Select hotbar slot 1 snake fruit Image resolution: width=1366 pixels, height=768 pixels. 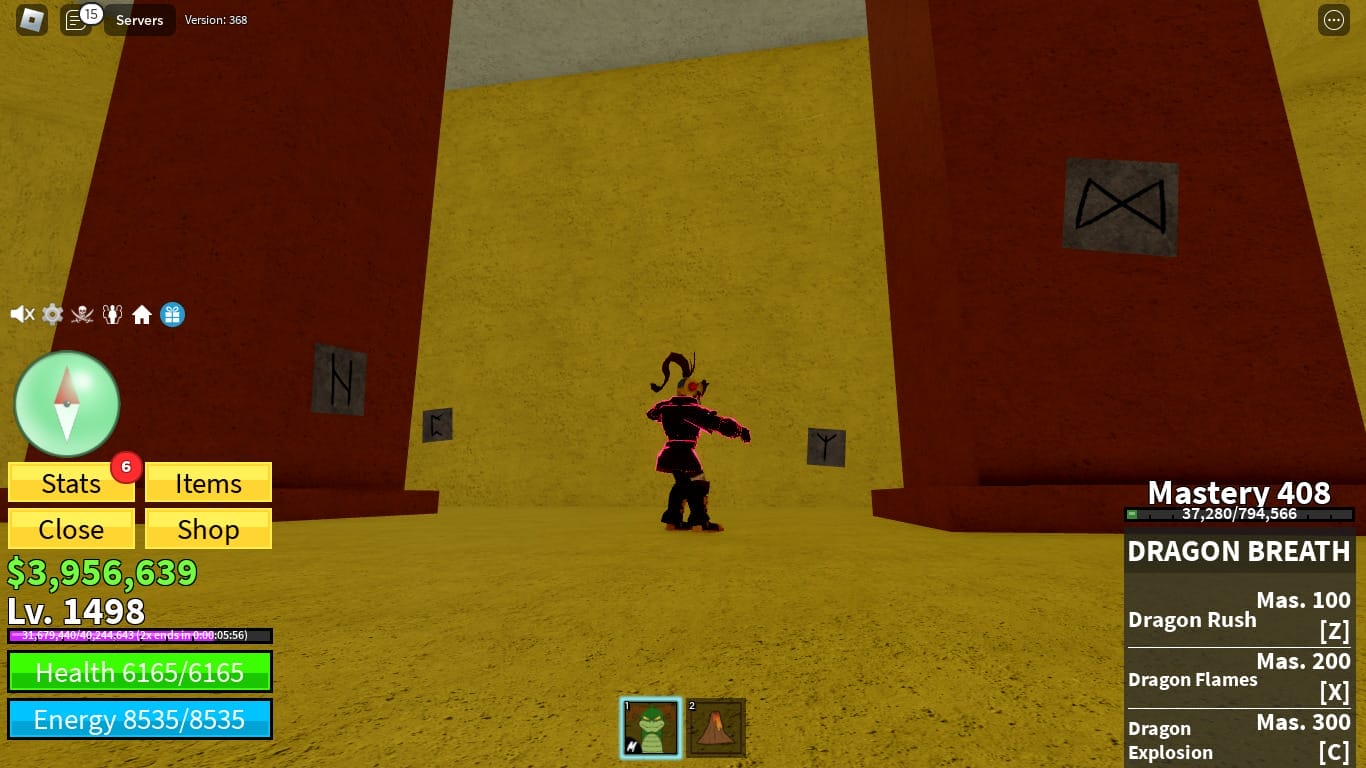(650, 728)
